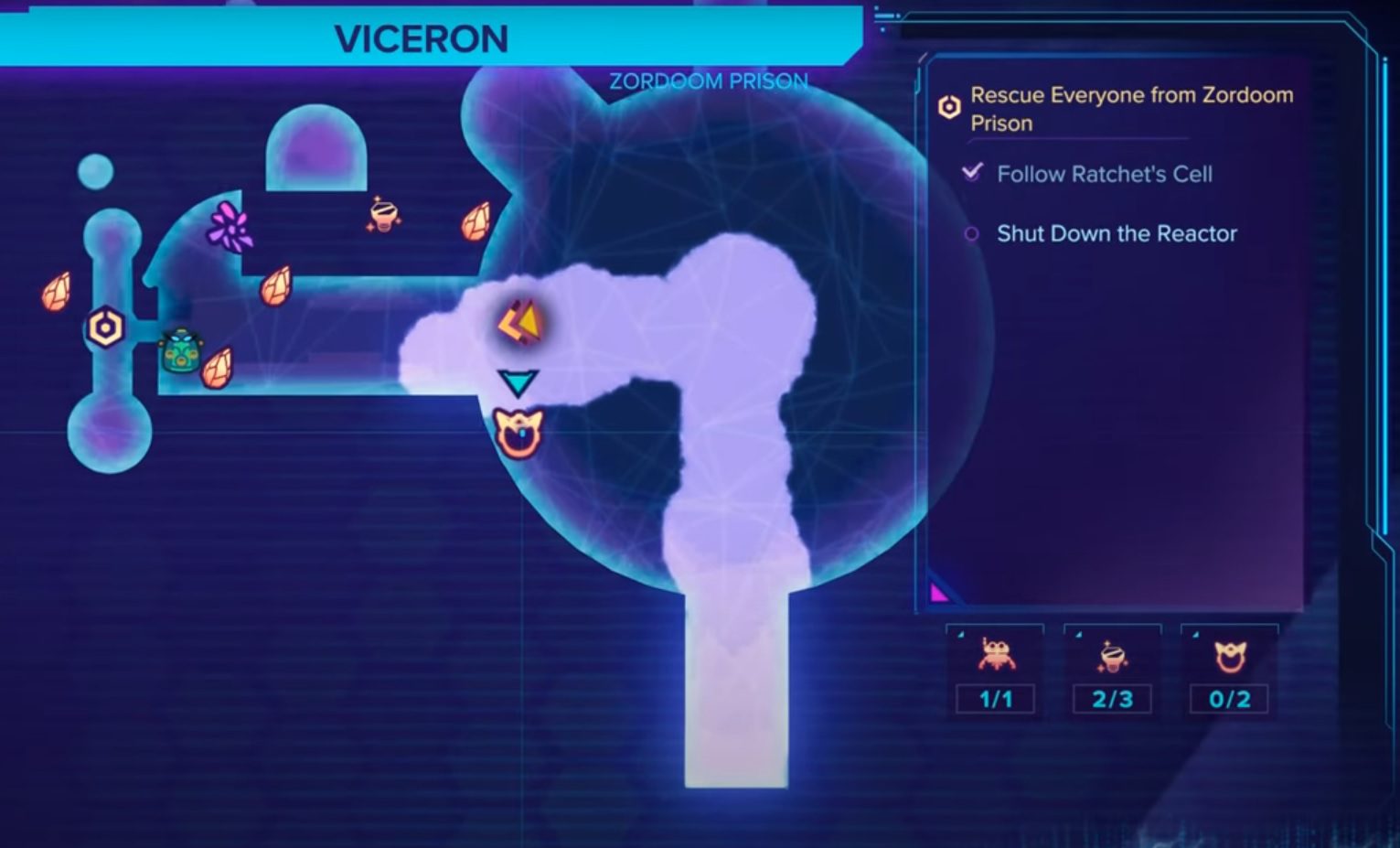The width and height of the screenshot is (1400, 848).
Task: Toggle the Follow Ratchet's Cell checkmark
Action: (x=971, y=172)
